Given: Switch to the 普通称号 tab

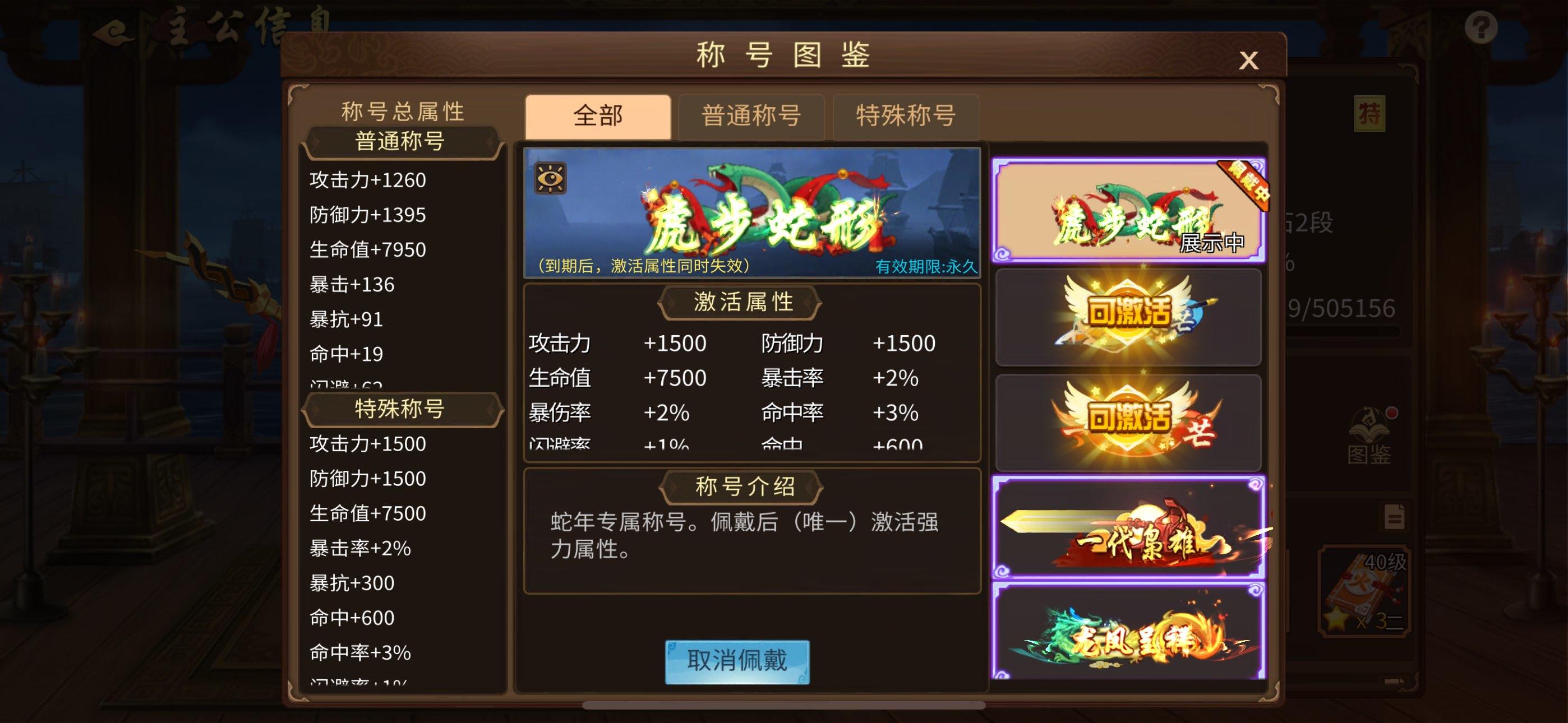Looking at the screenshot, I should point(751,117).
